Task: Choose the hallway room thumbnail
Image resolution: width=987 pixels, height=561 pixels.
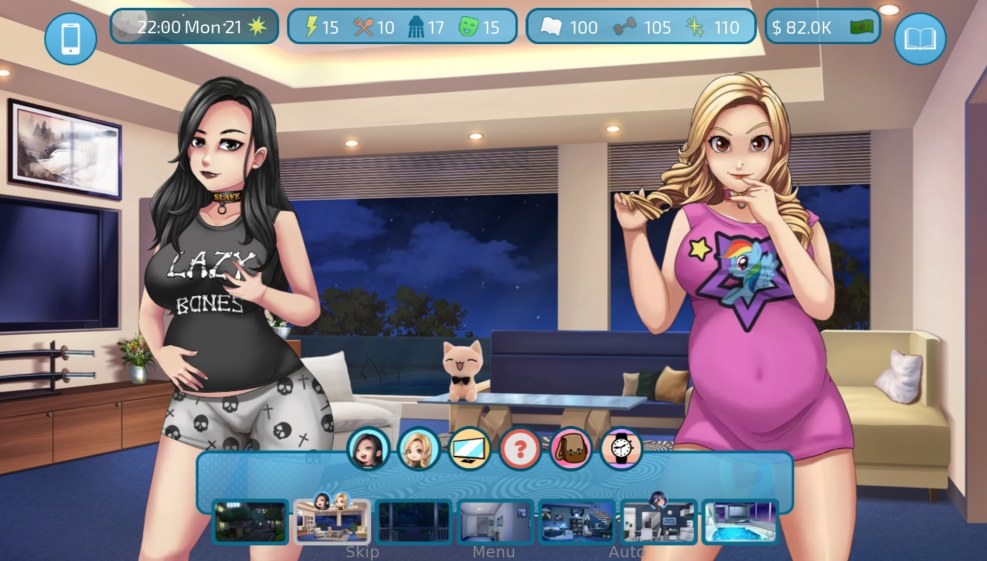Action: click(x=495, y=521)
